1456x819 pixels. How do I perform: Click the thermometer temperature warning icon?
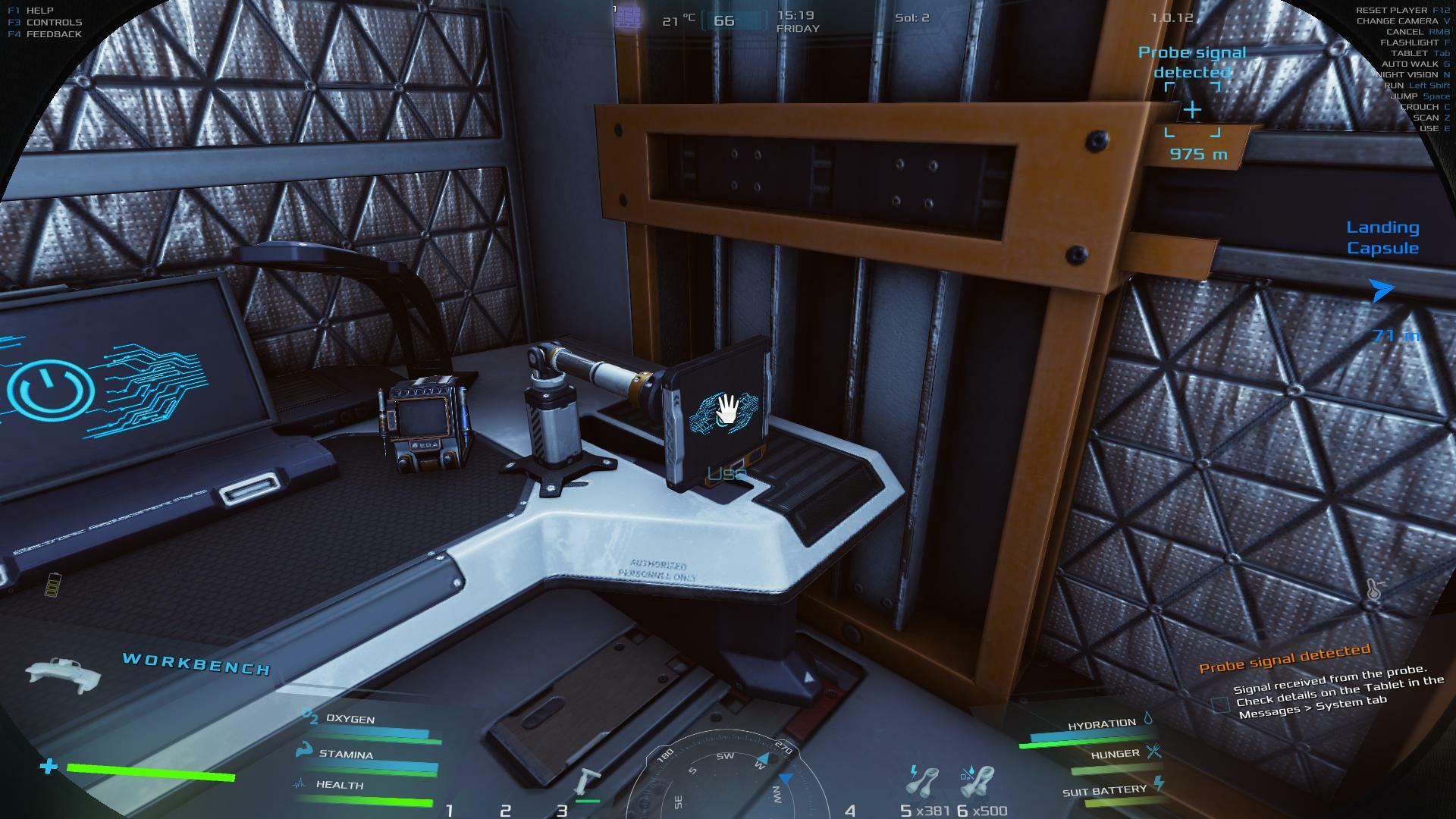[x=1374, y=590]
